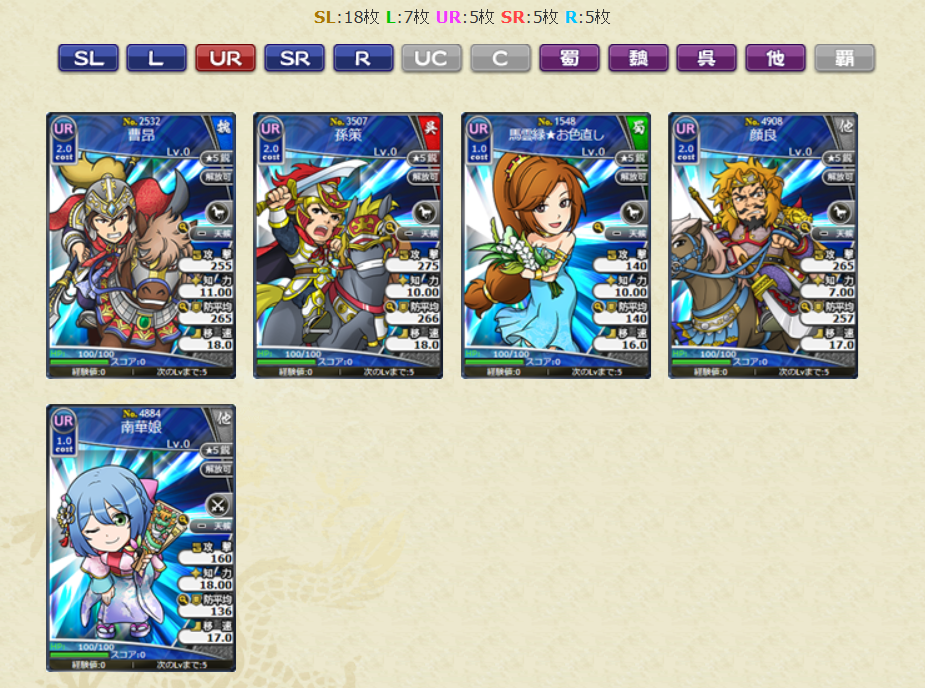Image resolution: width=925 pixels, height=688 pixels.
Task: Filter cards by R rarity
Action: point(363,58)
